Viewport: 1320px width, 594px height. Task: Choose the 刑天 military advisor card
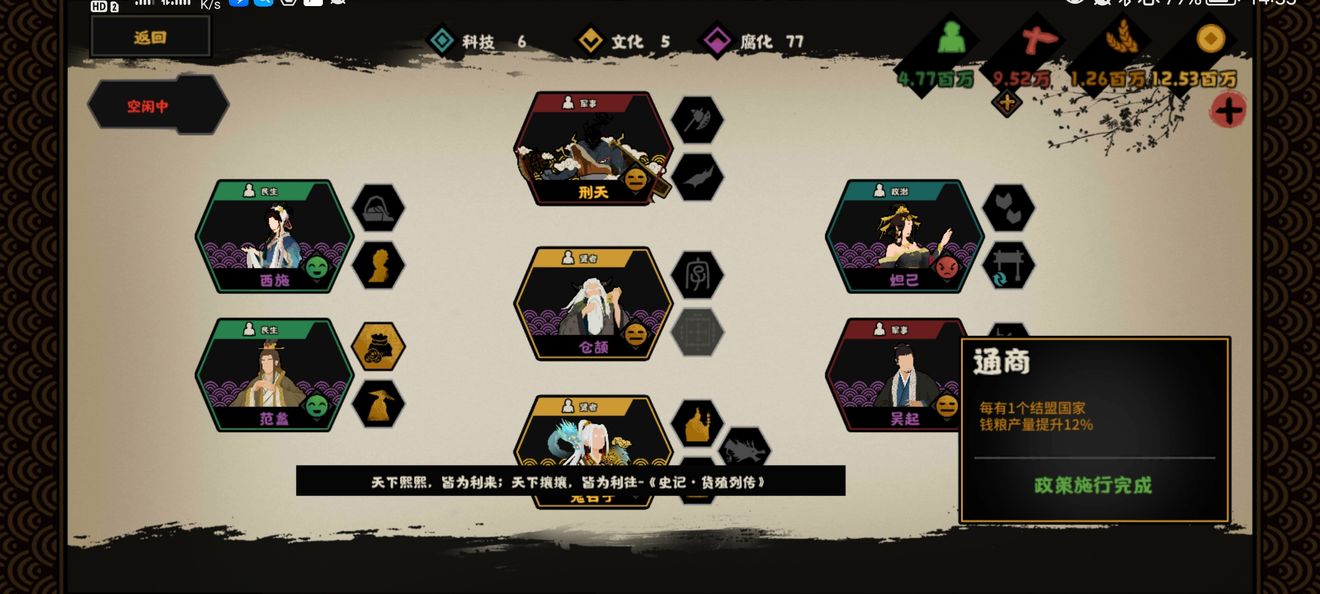(x=592, y=150)
